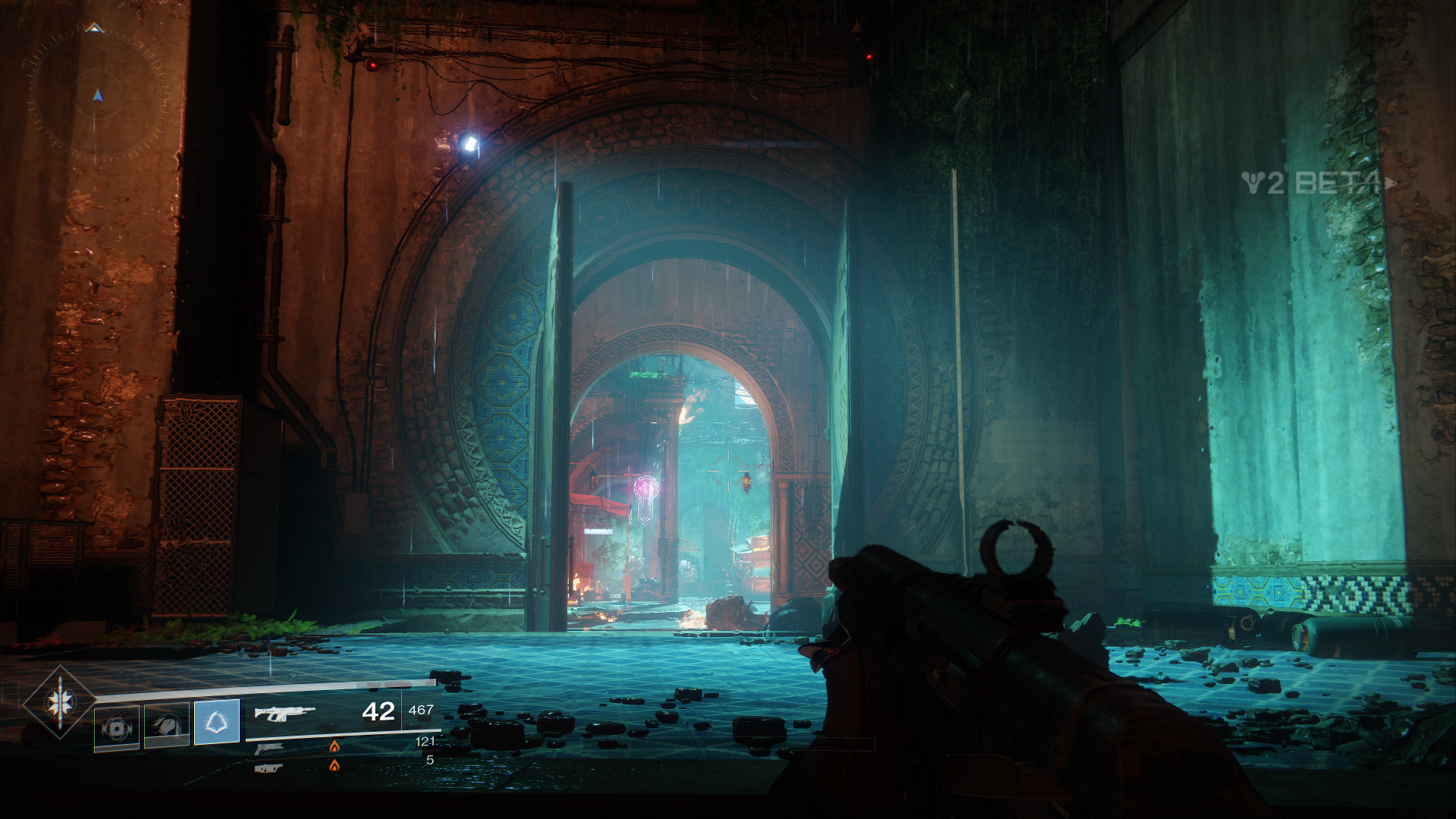
Task: Choose the heavy power weapon icon
Action: (x=268, y=768)
